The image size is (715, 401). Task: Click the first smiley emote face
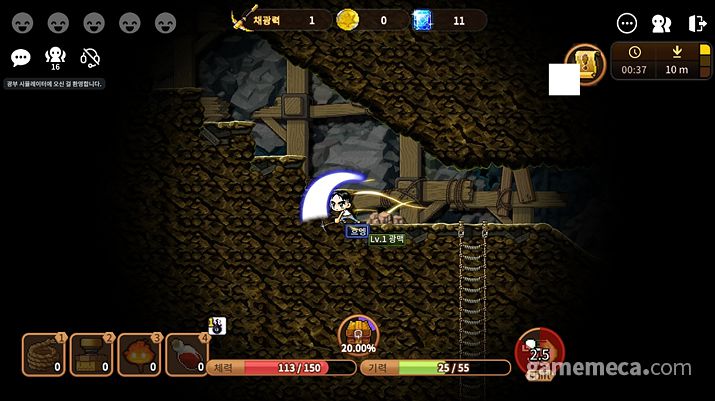23,22
